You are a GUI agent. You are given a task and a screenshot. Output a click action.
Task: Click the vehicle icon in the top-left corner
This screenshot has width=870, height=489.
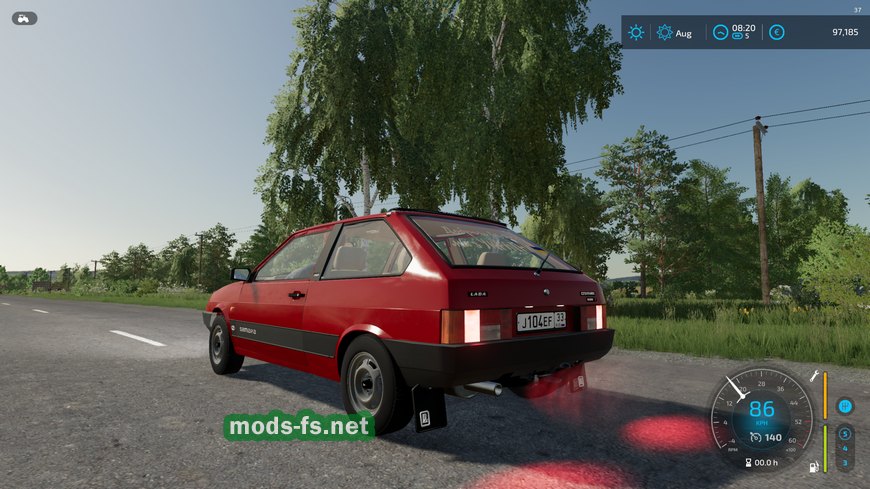(x=24, y=18)
